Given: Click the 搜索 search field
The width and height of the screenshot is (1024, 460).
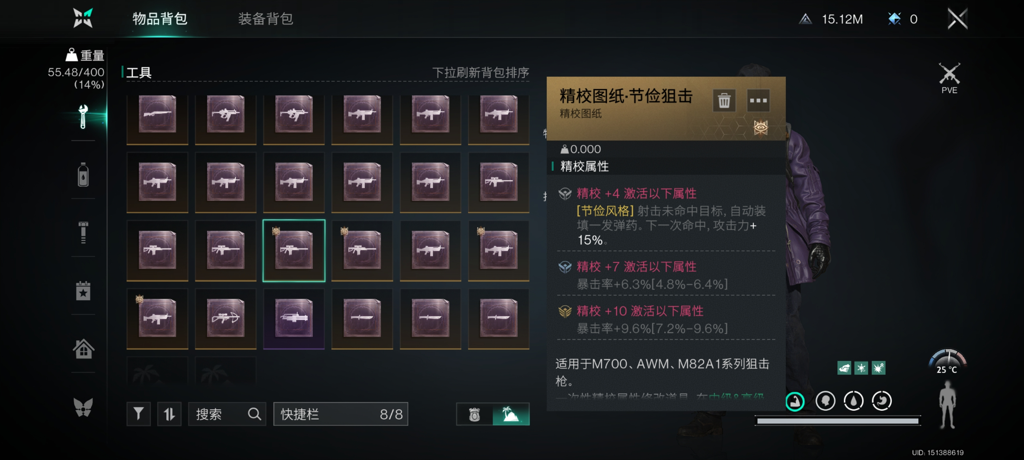Looking at the screenshot, I should [x=227, y=414].
